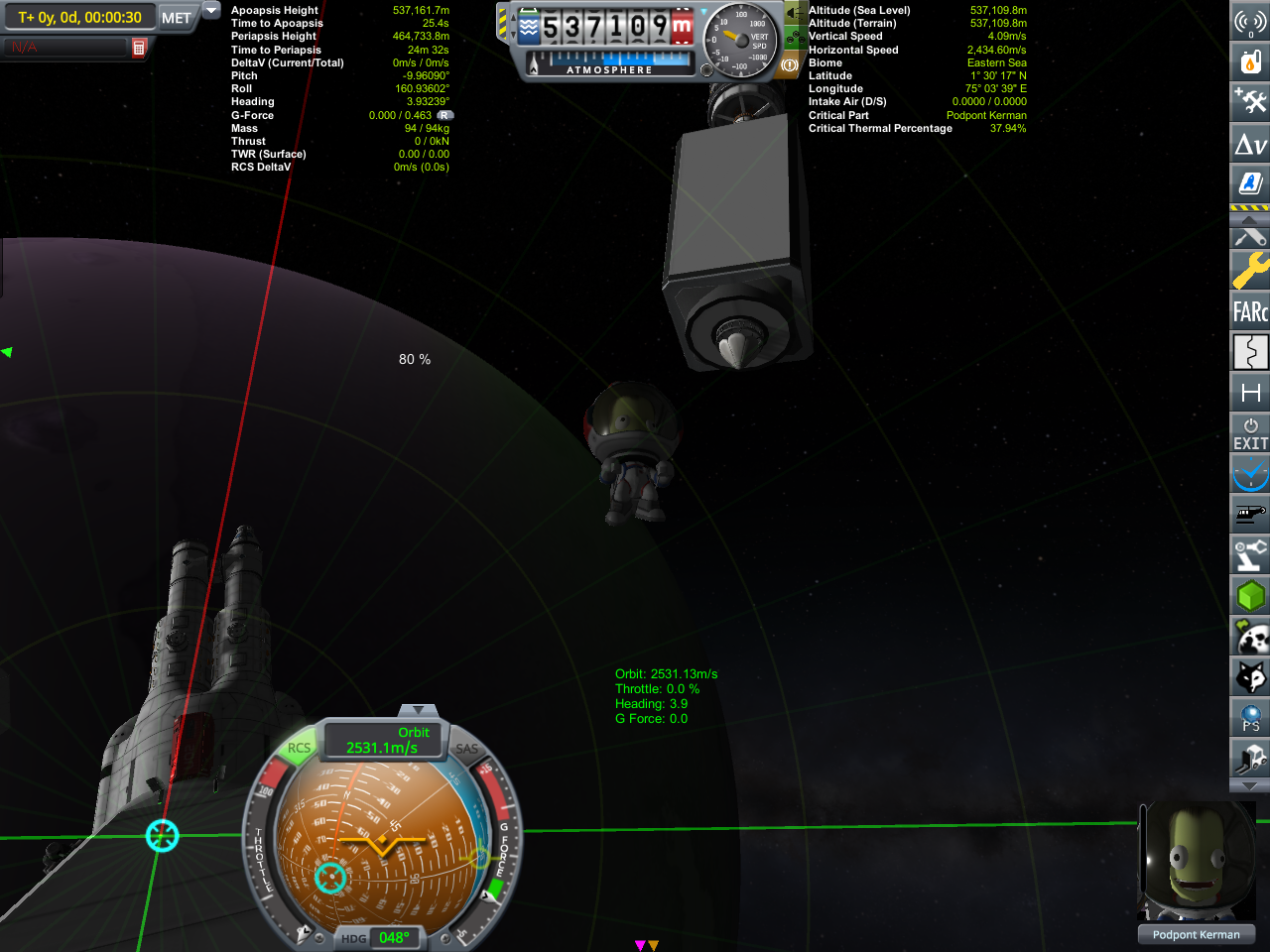Open the dropdown arrow beside MET
The image size is (1270, 952).
(211, 10)
